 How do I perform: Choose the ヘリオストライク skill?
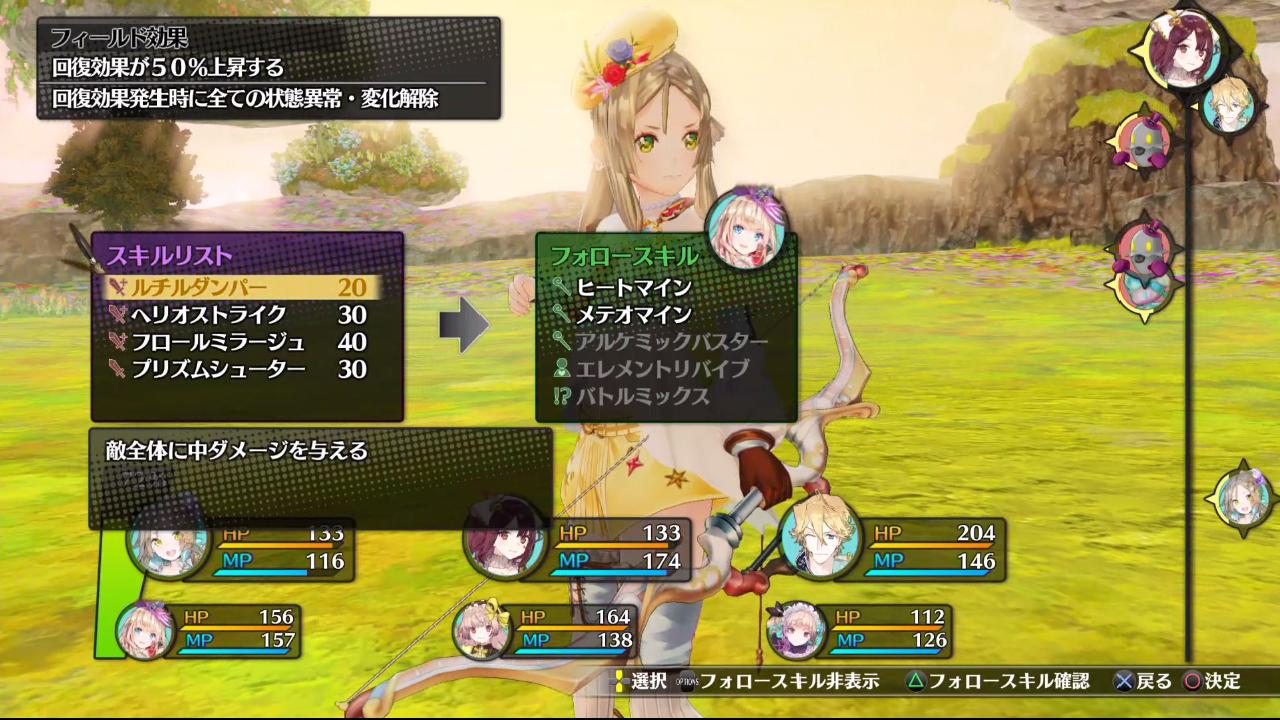[238, 315]
